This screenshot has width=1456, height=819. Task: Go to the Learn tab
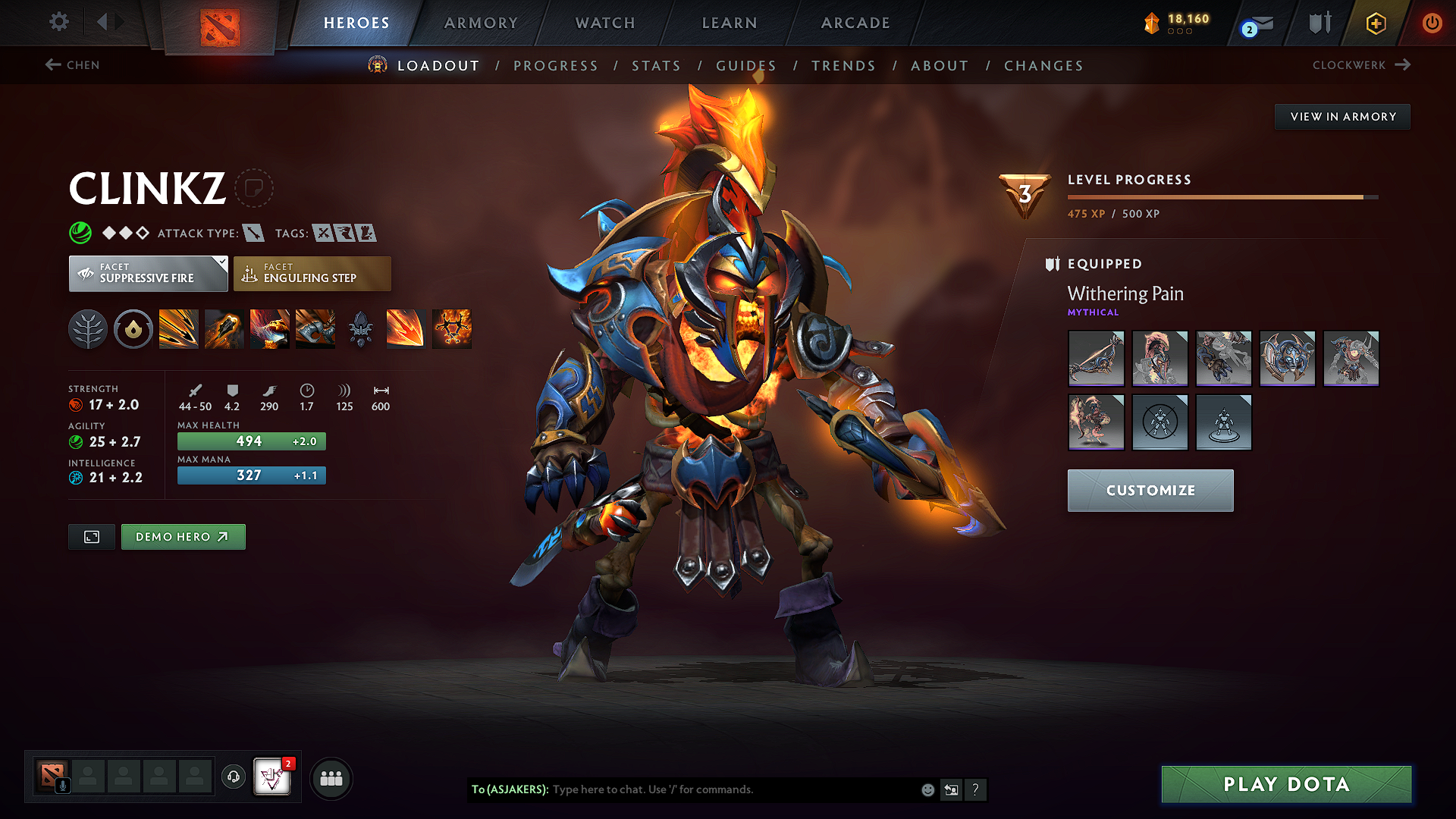tap(730, 23)
